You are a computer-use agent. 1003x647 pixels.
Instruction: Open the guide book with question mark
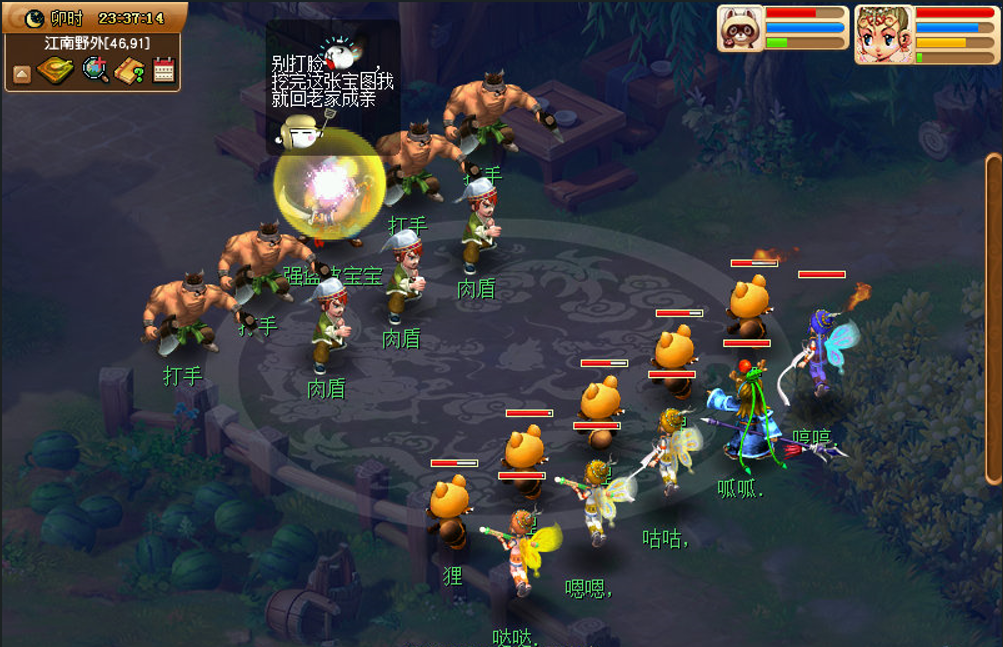click(130, 71)
